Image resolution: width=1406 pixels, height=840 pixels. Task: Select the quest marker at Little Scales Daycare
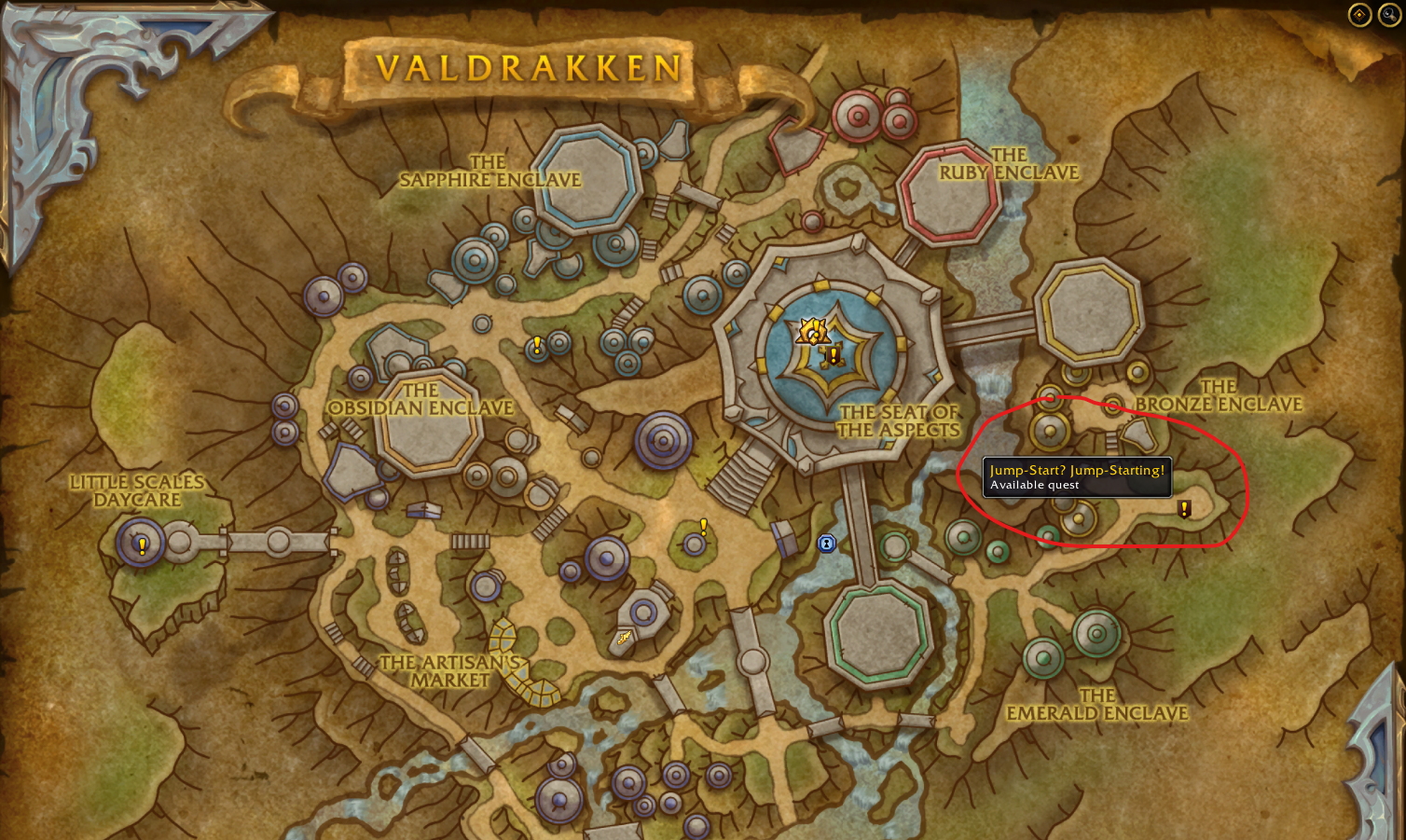pos(142,545)
